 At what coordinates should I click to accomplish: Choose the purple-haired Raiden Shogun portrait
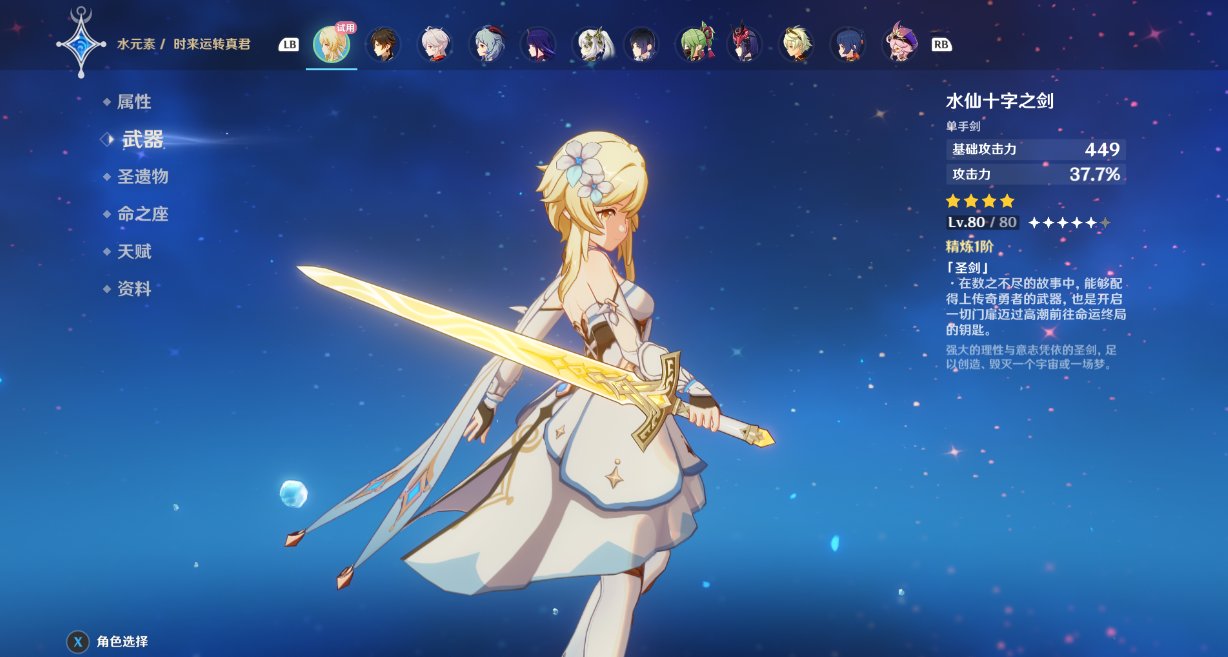click(538, 45)
